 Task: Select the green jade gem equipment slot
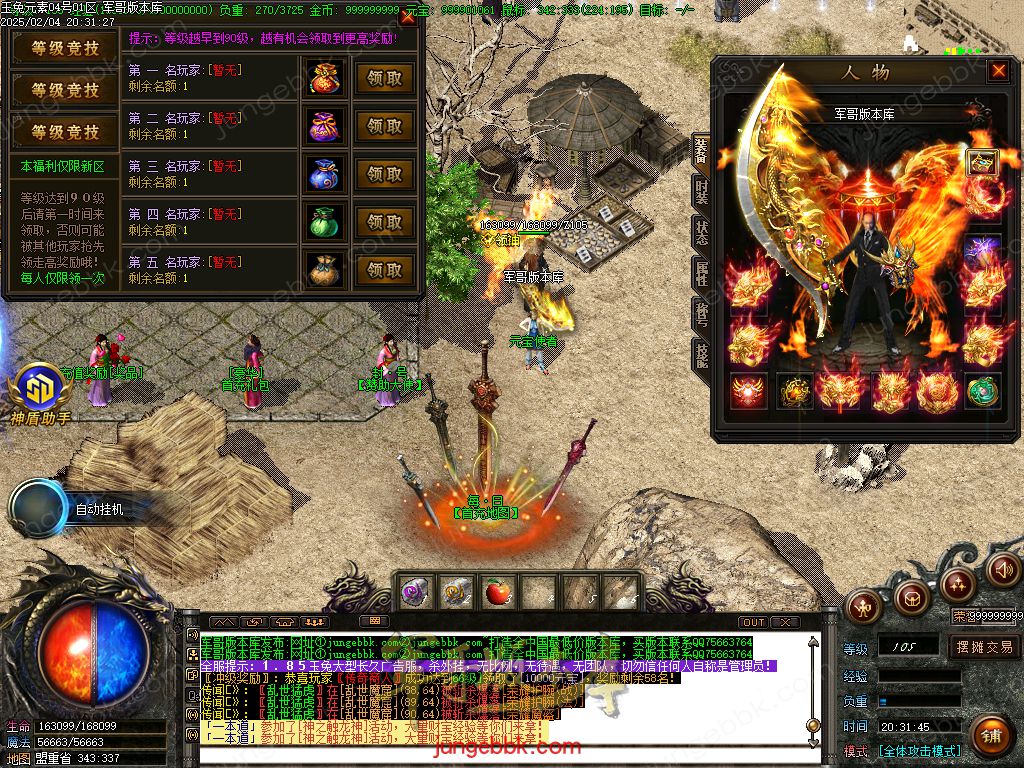click(x=982, y=391)
